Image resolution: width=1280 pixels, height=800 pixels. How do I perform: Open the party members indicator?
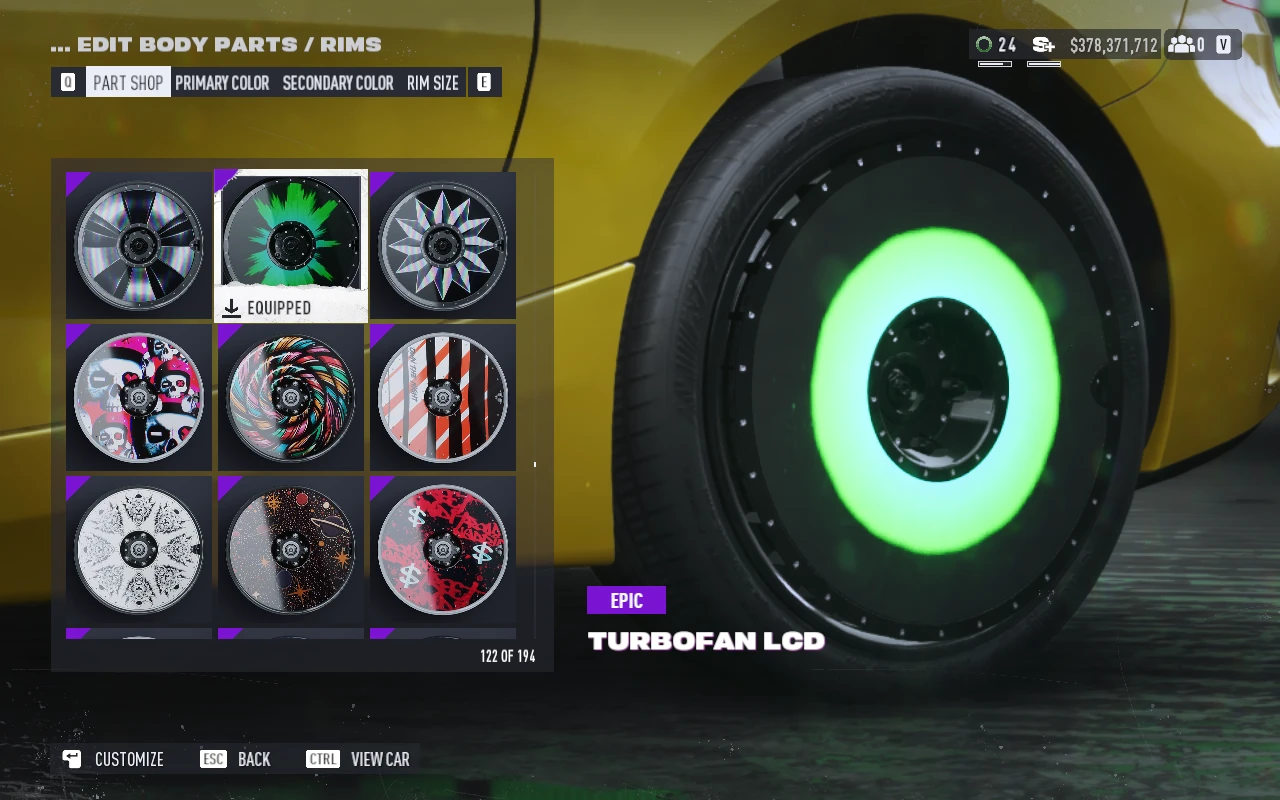(1187, 45)
